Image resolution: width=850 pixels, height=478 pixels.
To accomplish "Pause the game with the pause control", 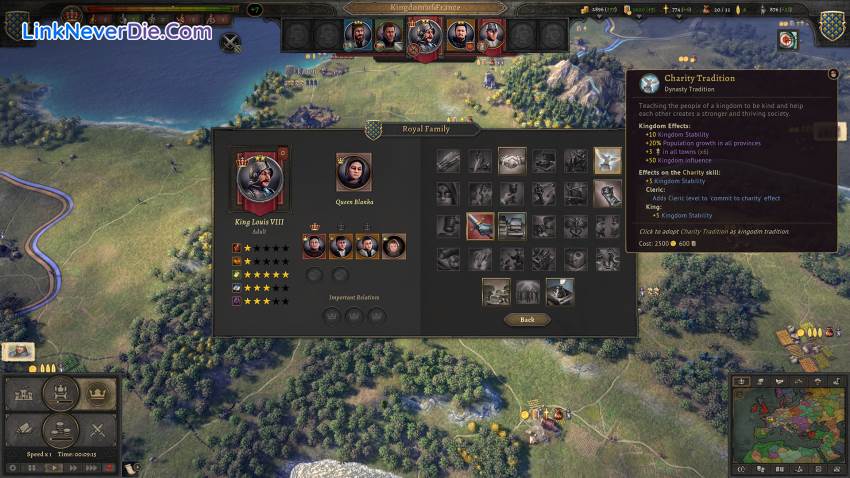I will [33, 467].
